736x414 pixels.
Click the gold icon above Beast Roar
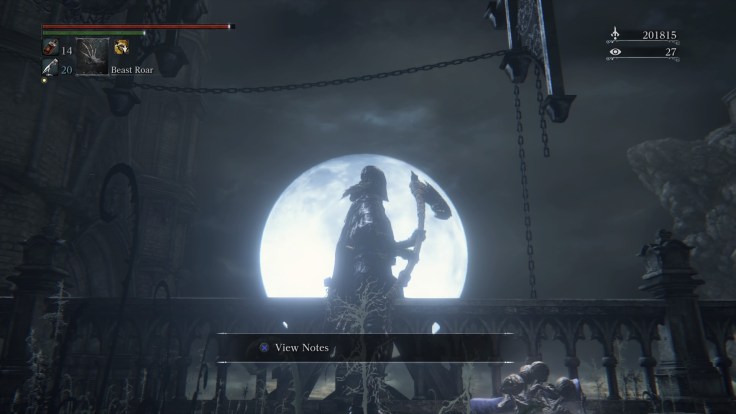[x=121, y=47]
